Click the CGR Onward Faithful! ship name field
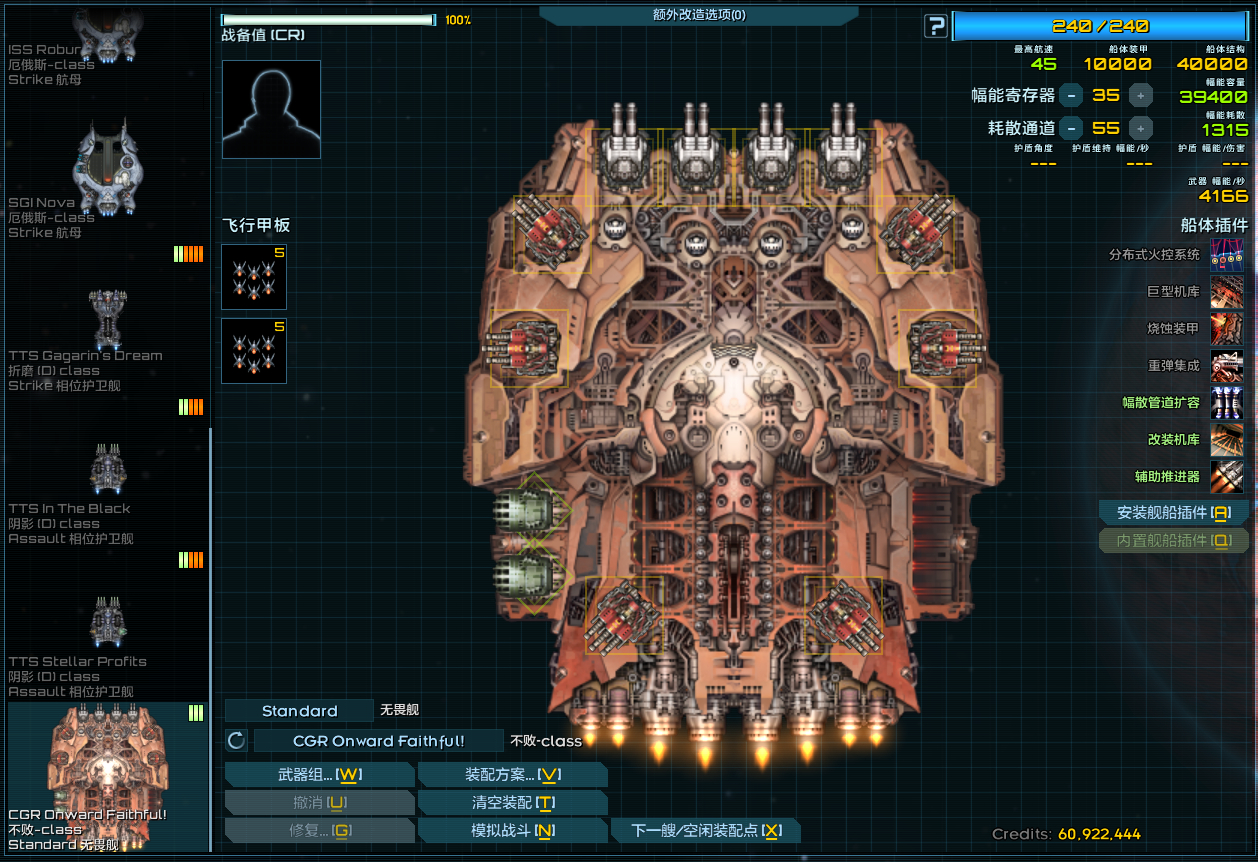1258x862 pixels. point(378,741)
